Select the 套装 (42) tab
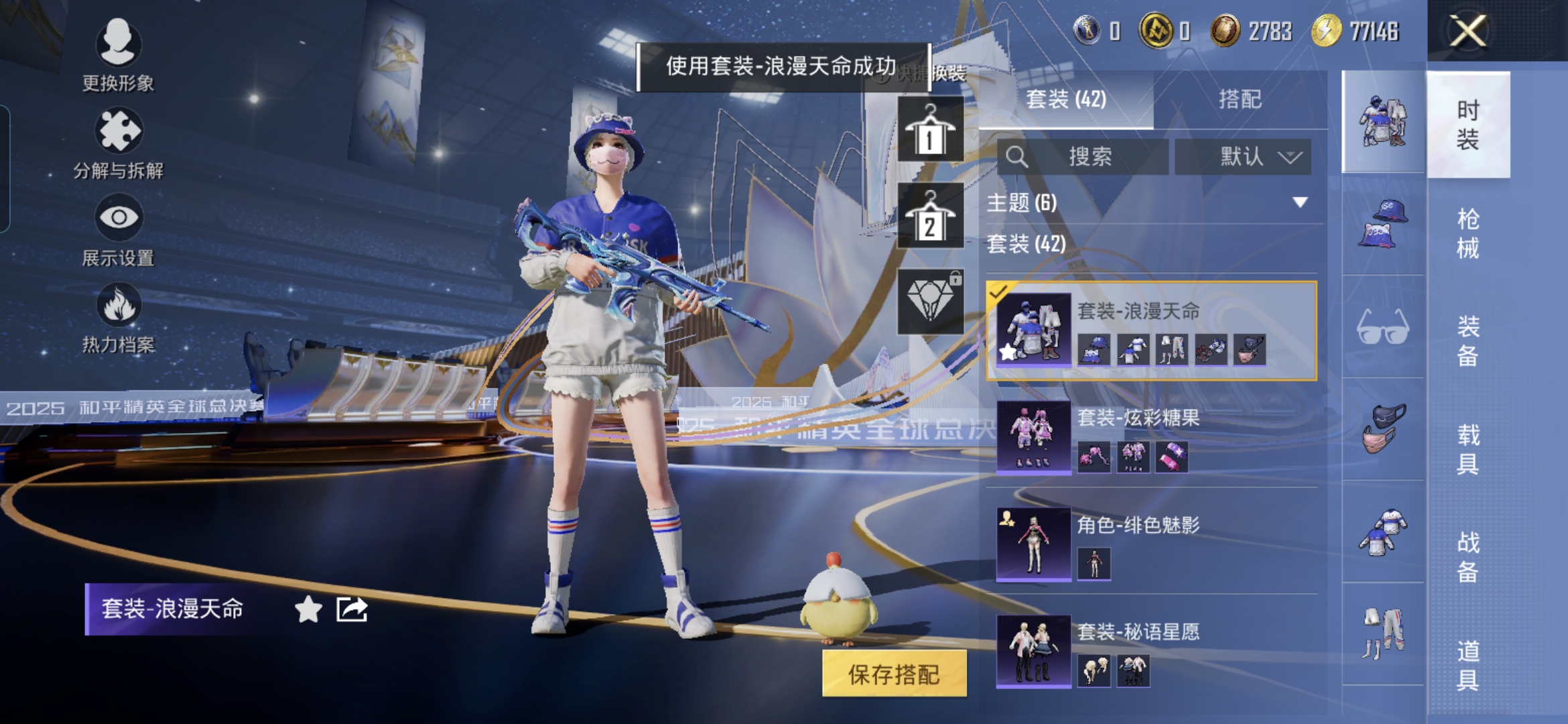Viewport: 1568px width, 724px height. click(1066, 99)
